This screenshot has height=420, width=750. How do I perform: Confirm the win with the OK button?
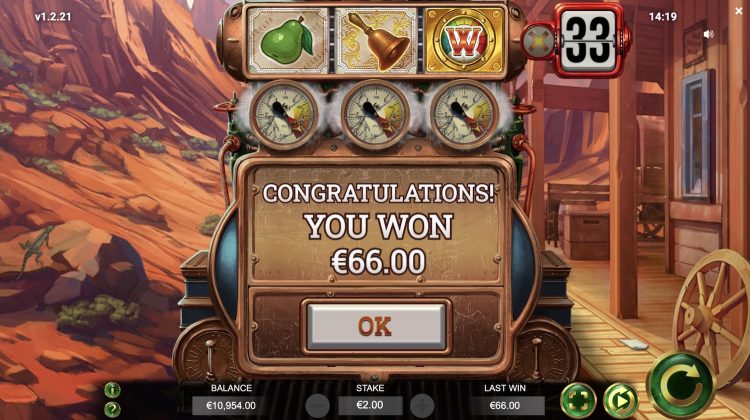pyautogui.click(x=375, y=325)
